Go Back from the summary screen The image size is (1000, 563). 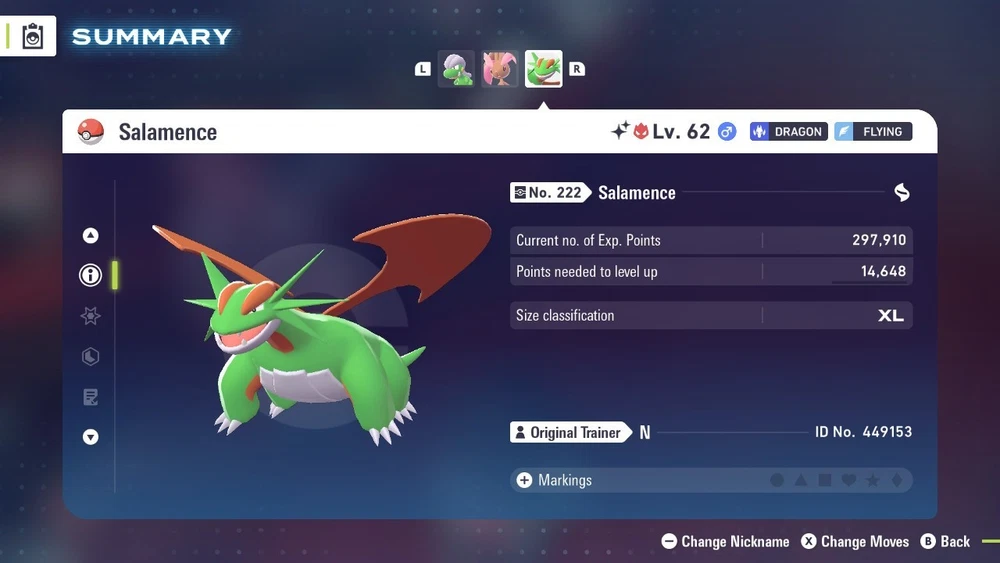(945, 541)
